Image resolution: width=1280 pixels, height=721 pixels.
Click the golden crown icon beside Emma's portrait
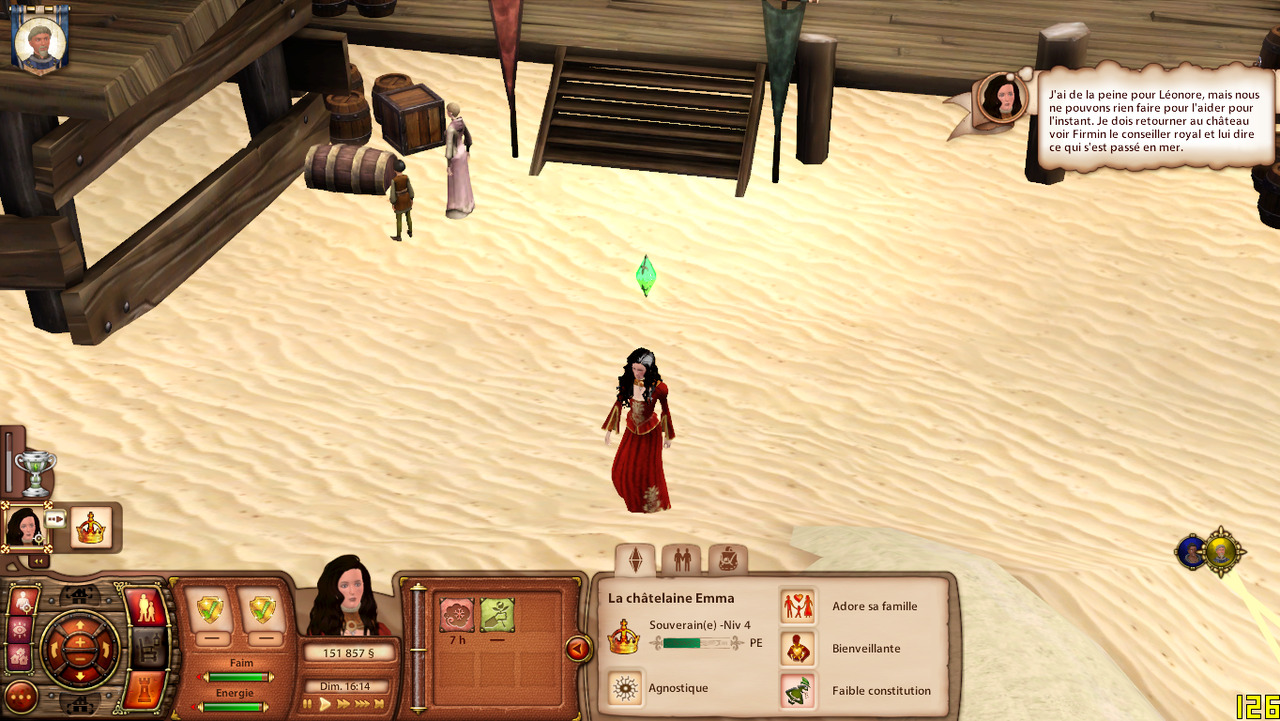[91, 527]
